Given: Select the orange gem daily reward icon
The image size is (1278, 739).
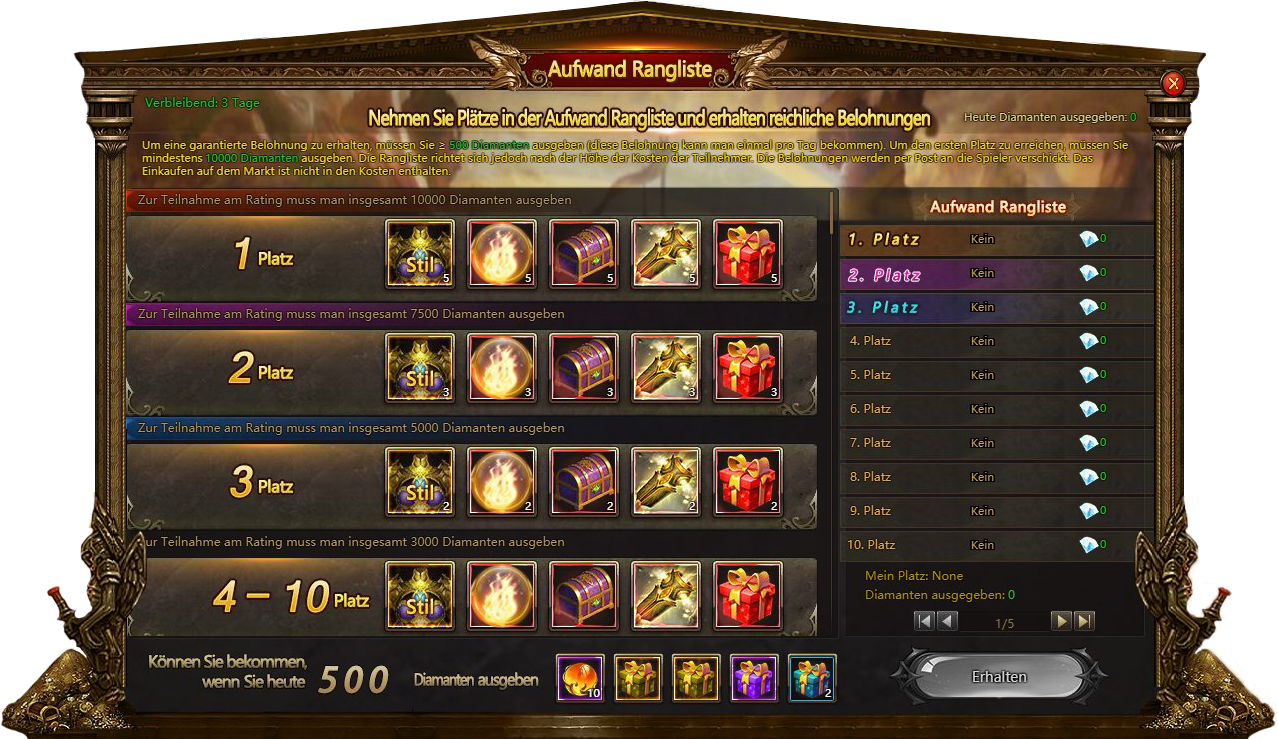Looking at the screenshot, I should pos(580,679).
